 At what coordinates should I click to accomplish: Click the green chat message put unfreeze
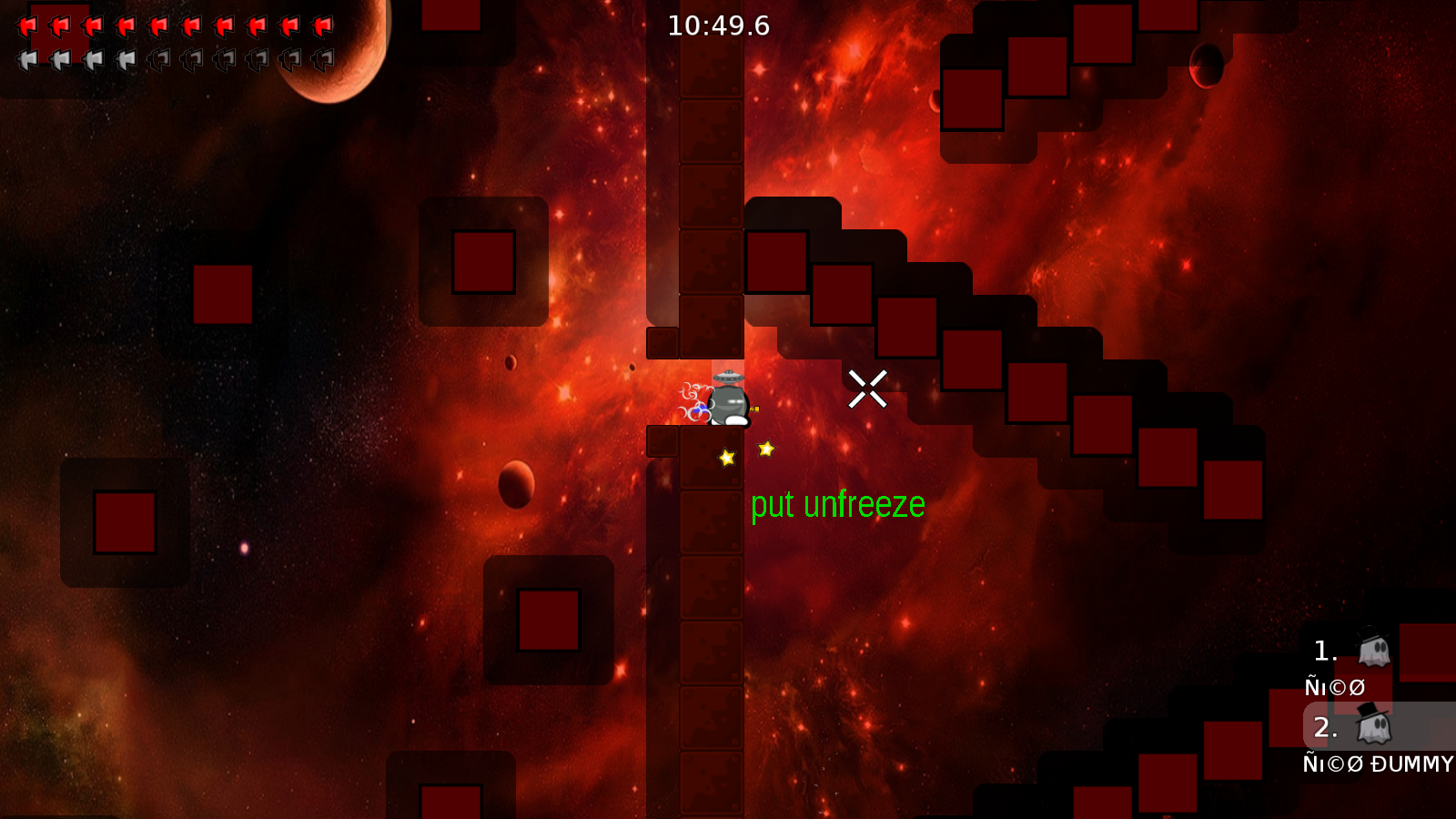(x=838, y=504)
